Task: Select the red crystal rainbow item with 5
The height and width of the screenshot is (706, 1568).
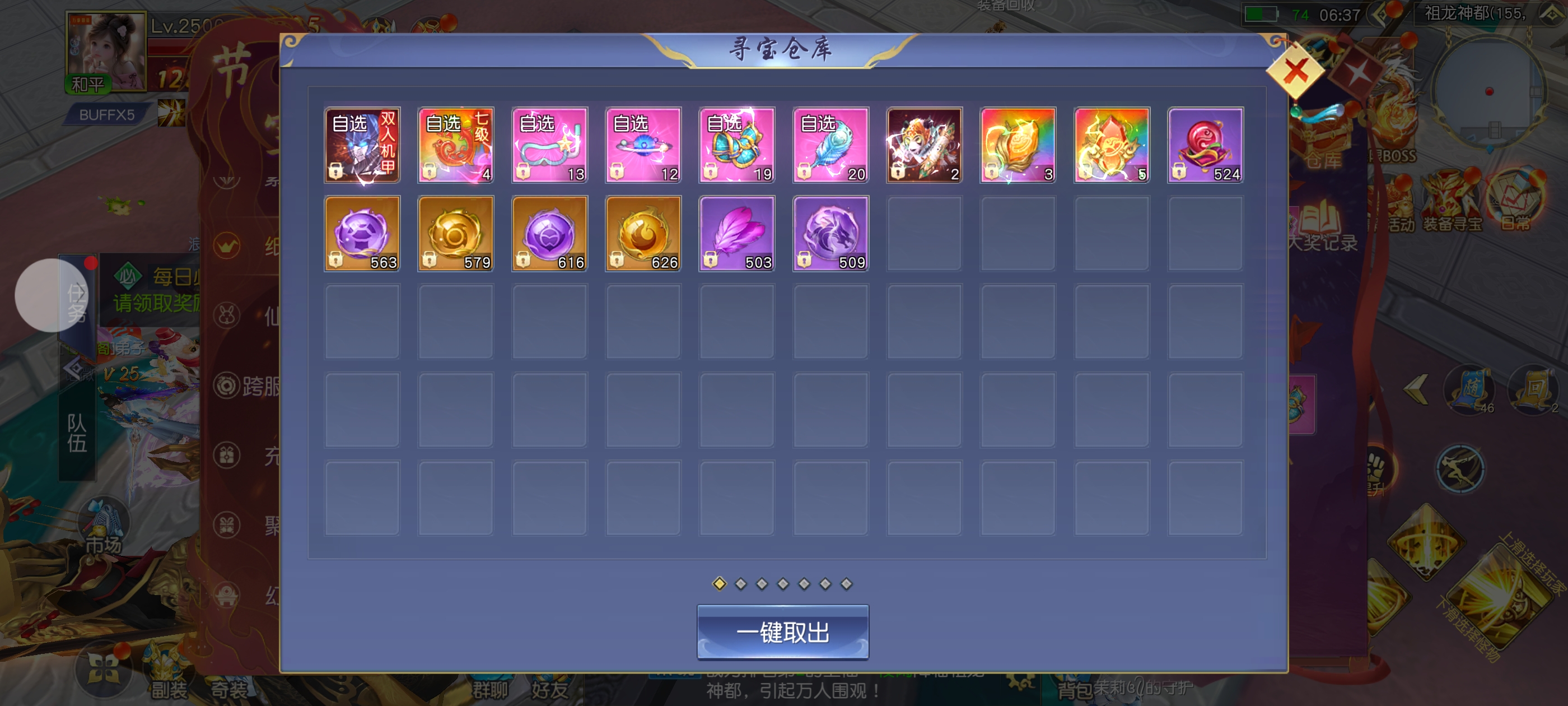Action: pyautogui.click(x=1112, y=146)
